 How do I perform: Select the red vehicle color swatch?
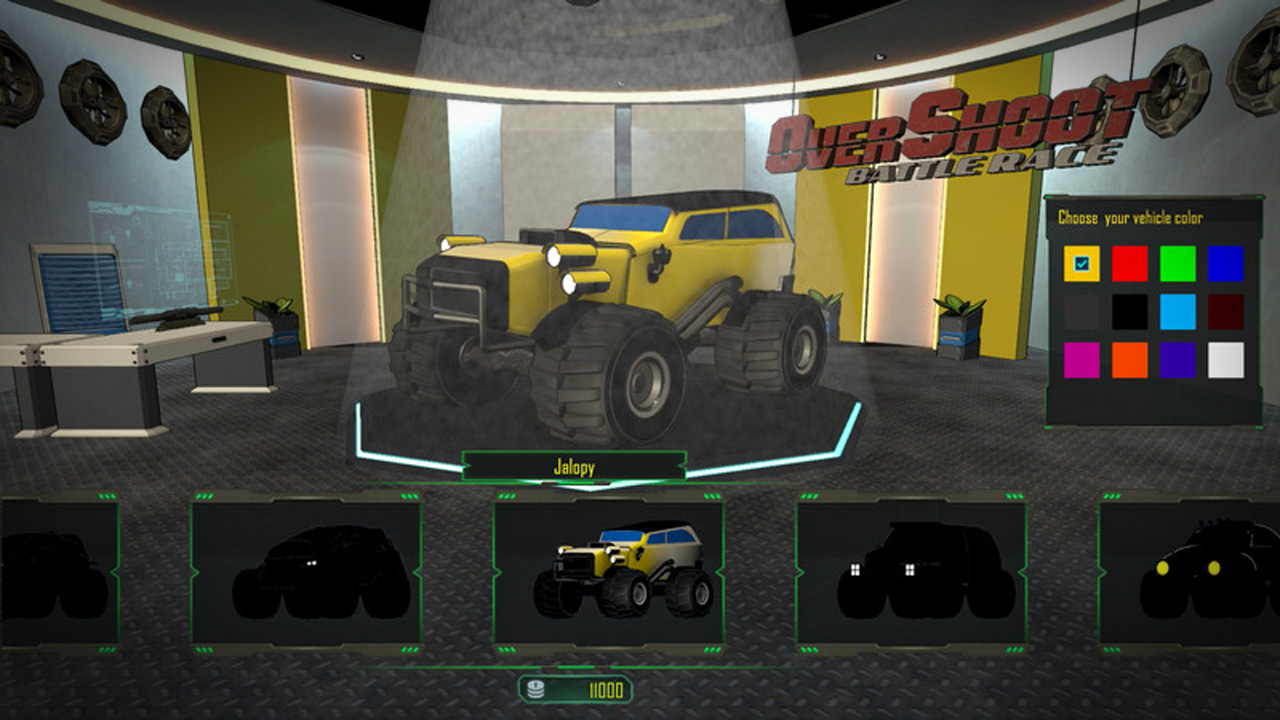pos(1129,263)
